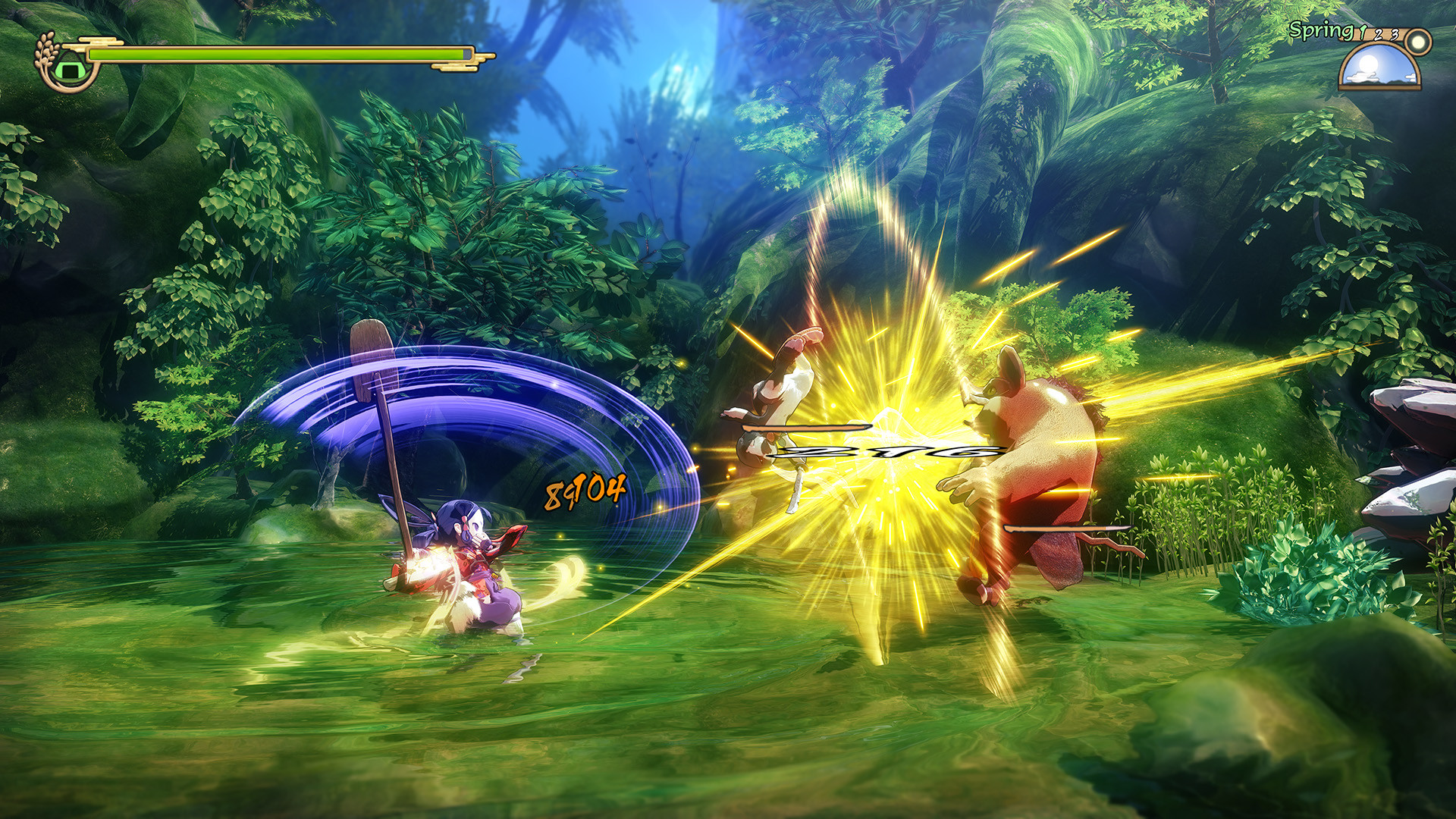Open the daytime sky weather gauge
1456x819 pixels.
coord(1379,67)
